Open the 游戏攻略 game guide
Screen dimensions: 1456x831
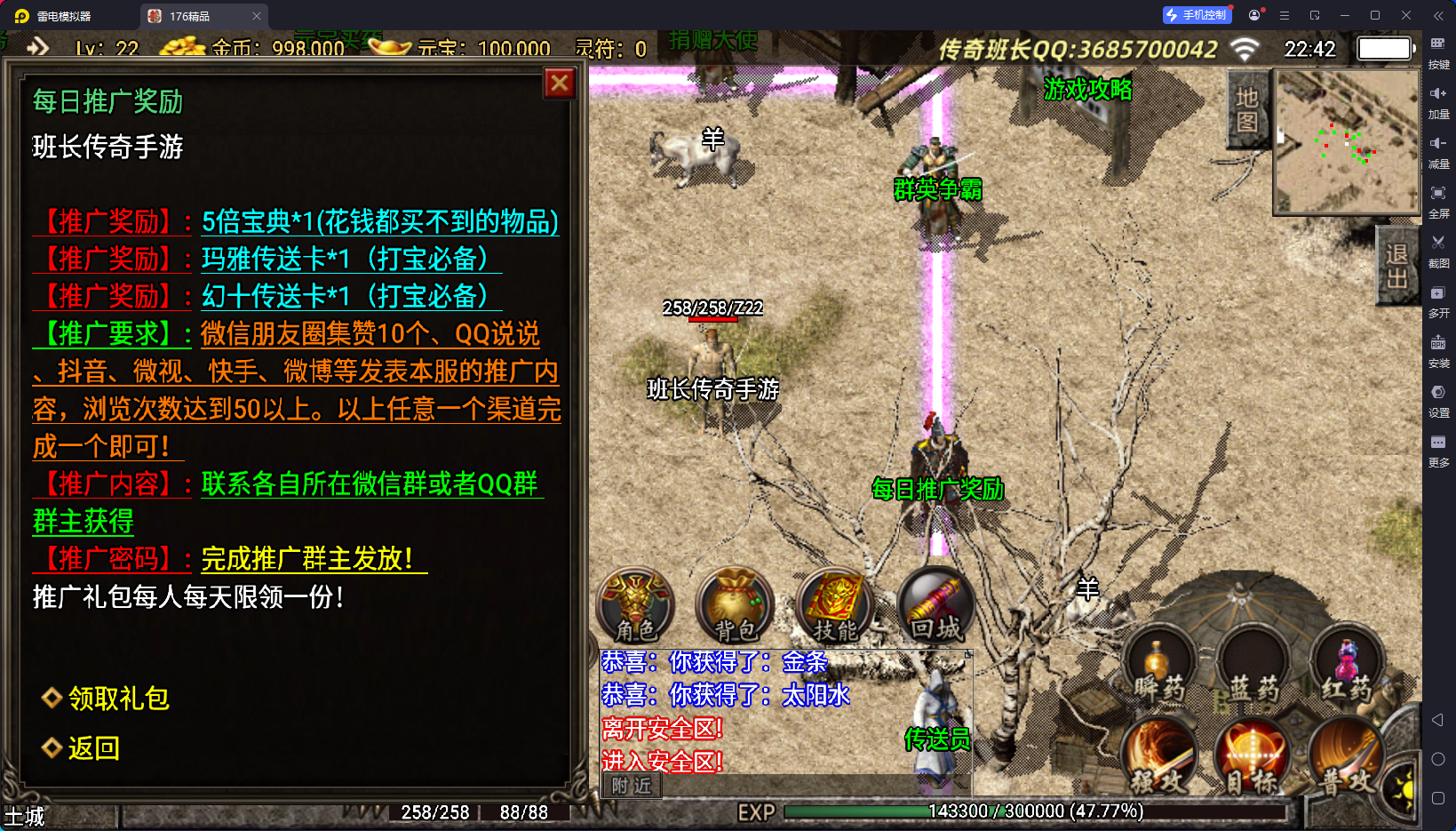[1087, 90]
